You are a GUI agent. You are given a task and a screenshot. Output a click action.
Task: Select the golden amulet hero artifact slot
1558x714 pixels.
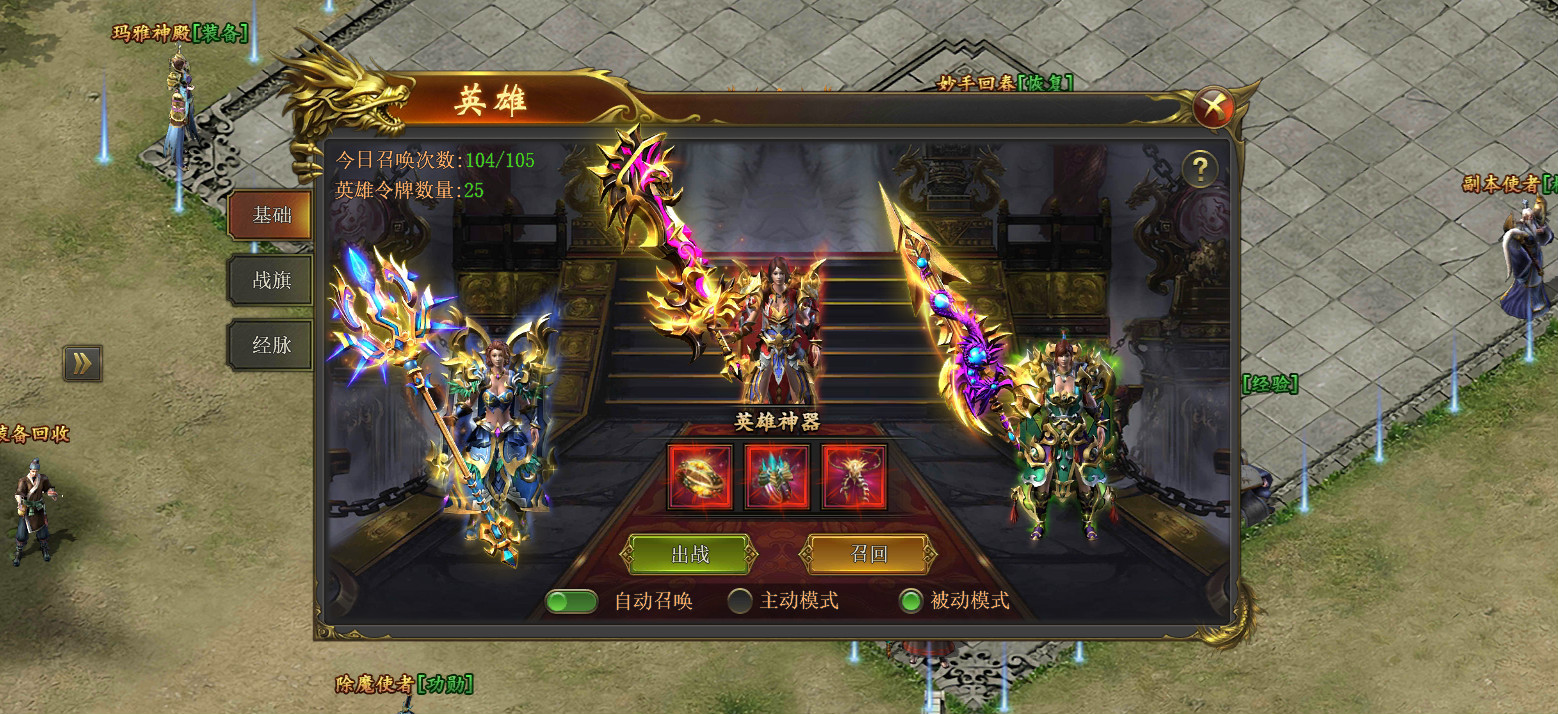click(854, 477)
